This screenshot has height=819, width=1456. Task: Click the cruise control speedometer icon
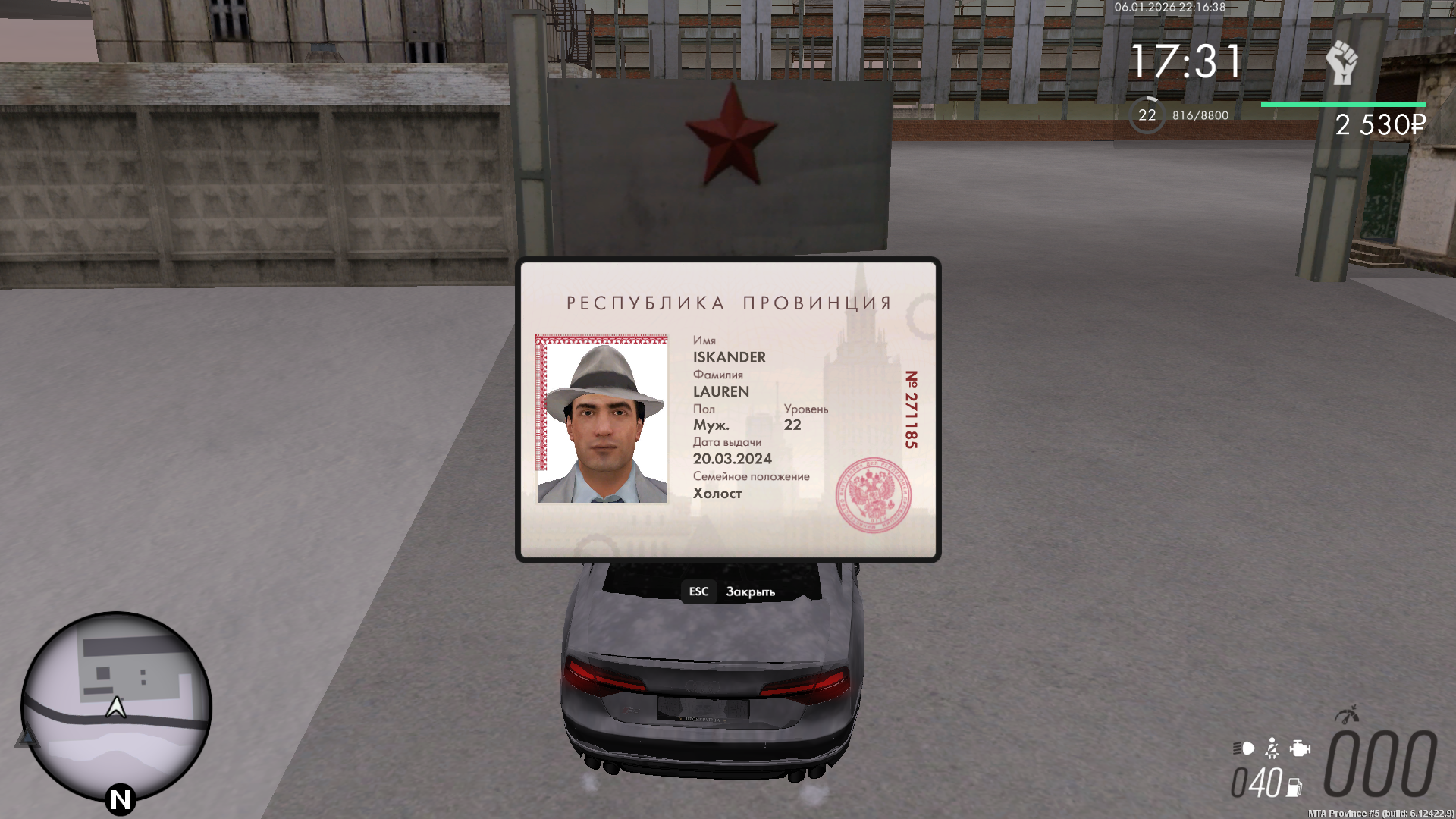pos(1347,716)
